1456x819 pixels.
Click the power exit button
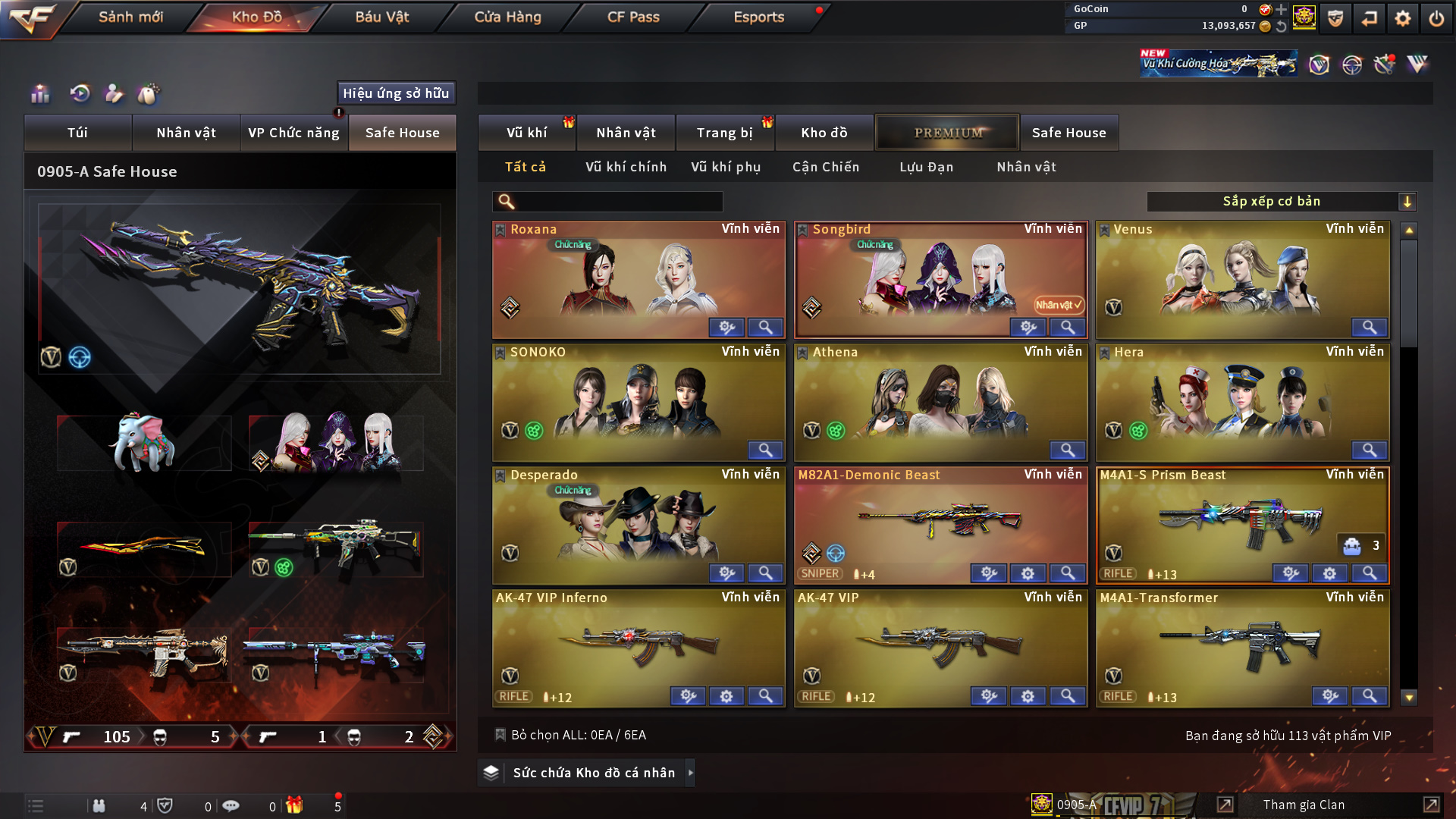[1436, 18]
